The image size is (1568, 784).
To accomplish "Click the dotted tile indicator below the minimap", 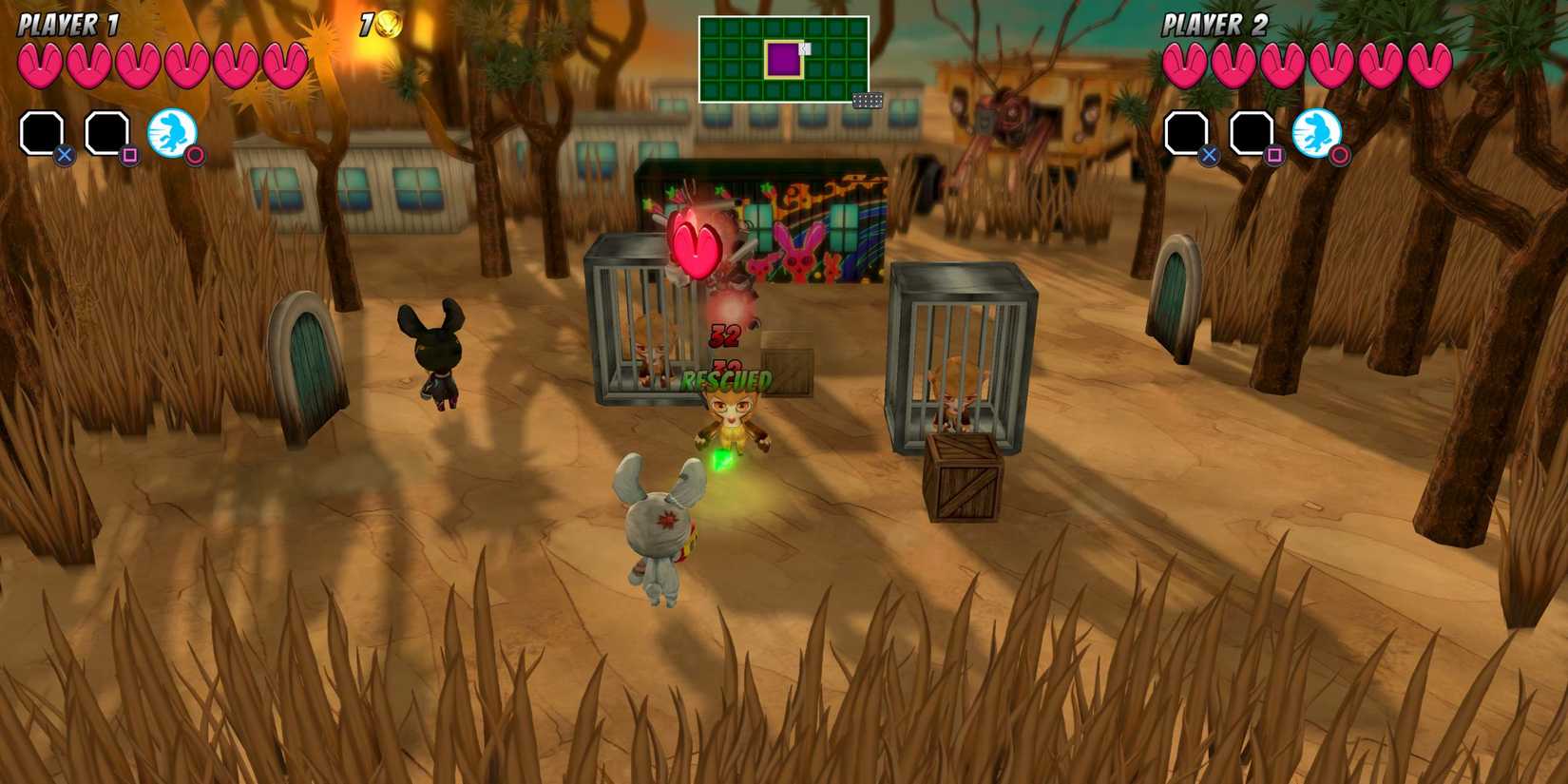I will click(x=867, y=102).
